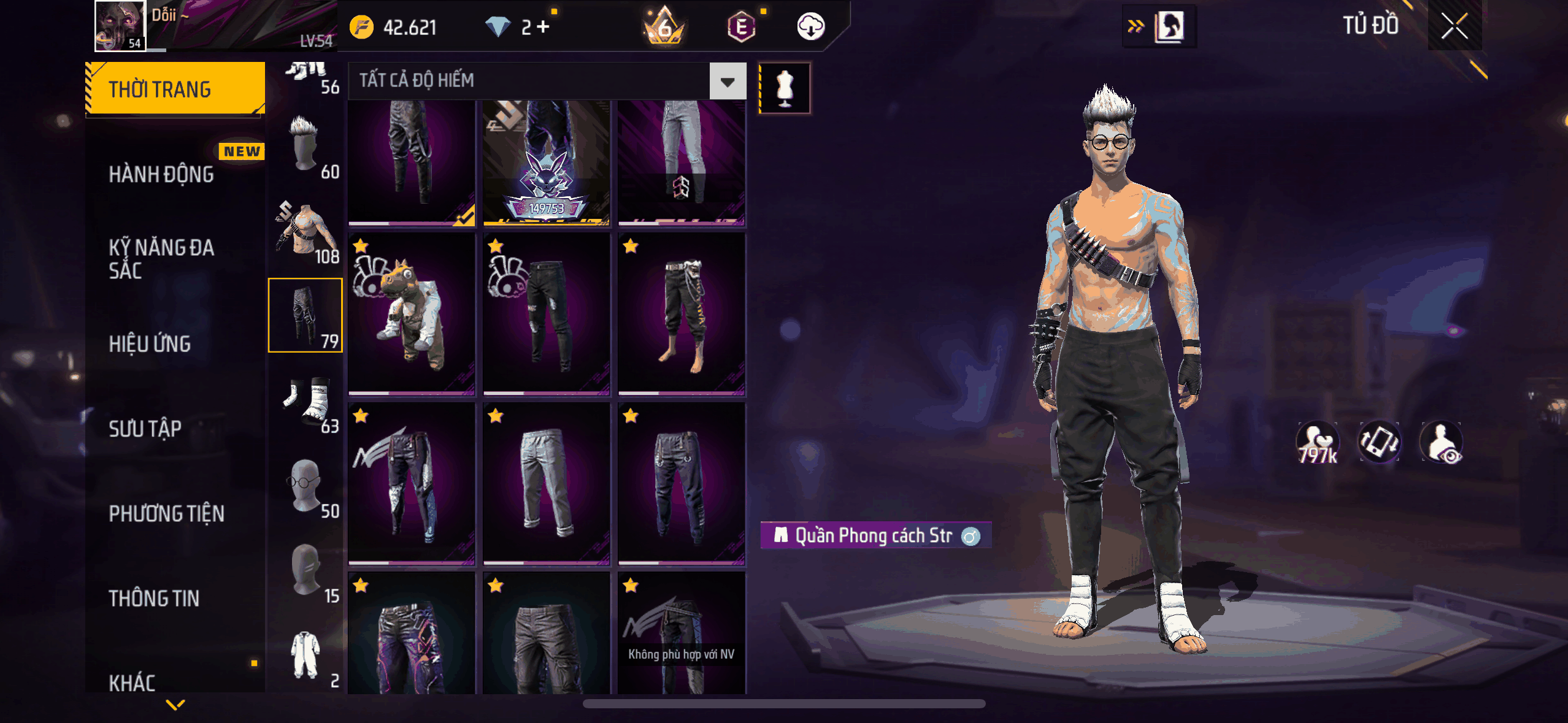Viewport: 1568px width, 723px height.
Task: Close the Tủ Đồ wardrobe screen
Action: point(1454,26)
